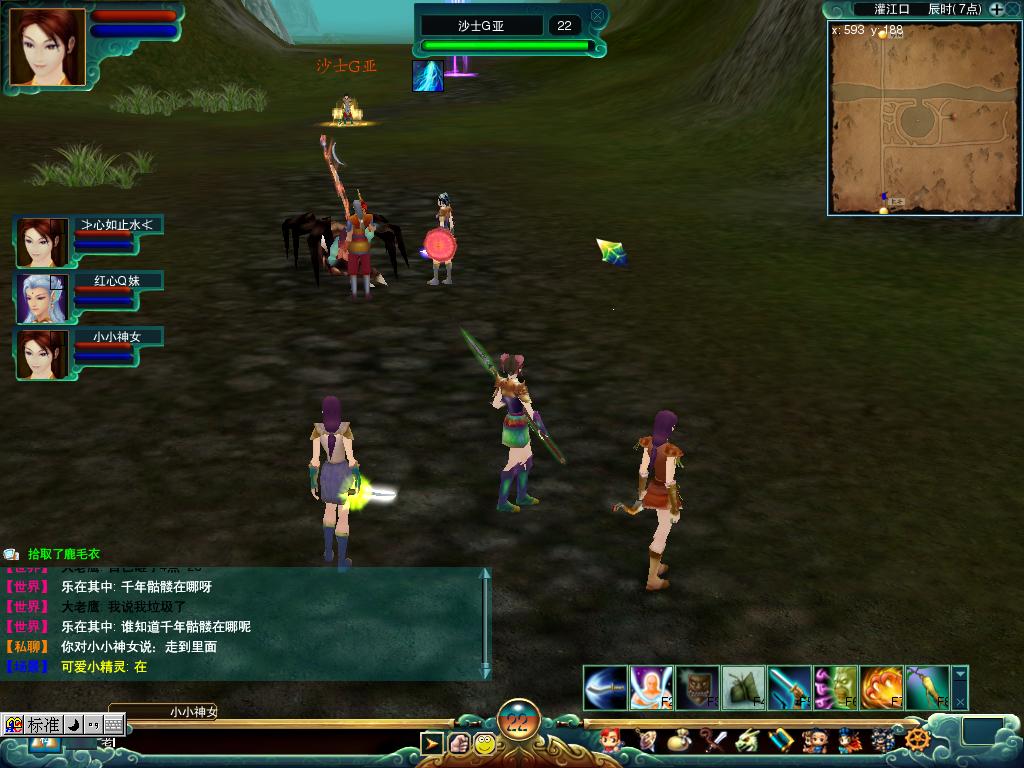Screen dimensions: 1024x768
Task: Open the yellow smiley emoticon panel
Action: click(485, 743)
